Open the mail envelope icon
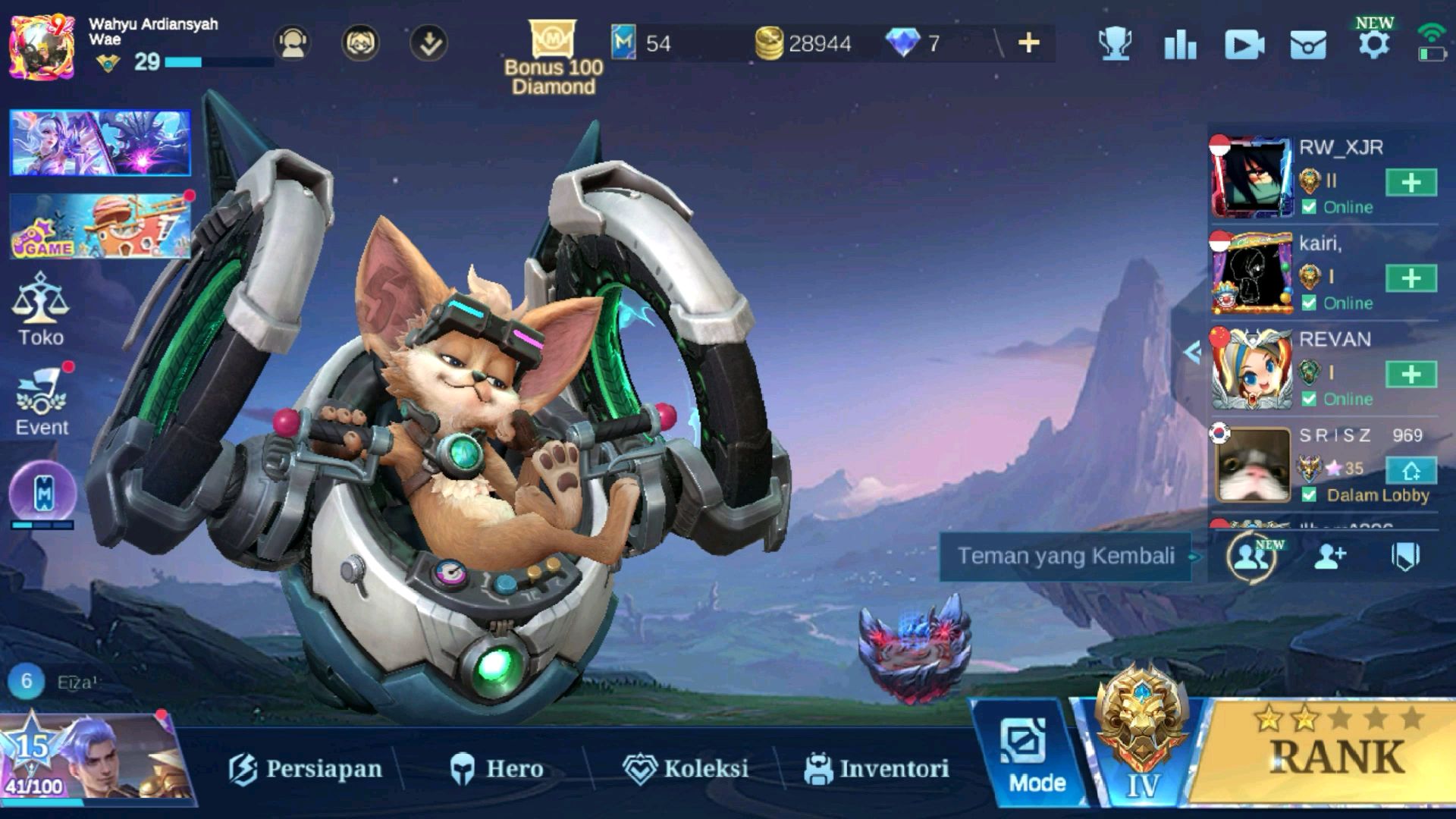Screen dimensions: 1456x819 point(1308,45)
